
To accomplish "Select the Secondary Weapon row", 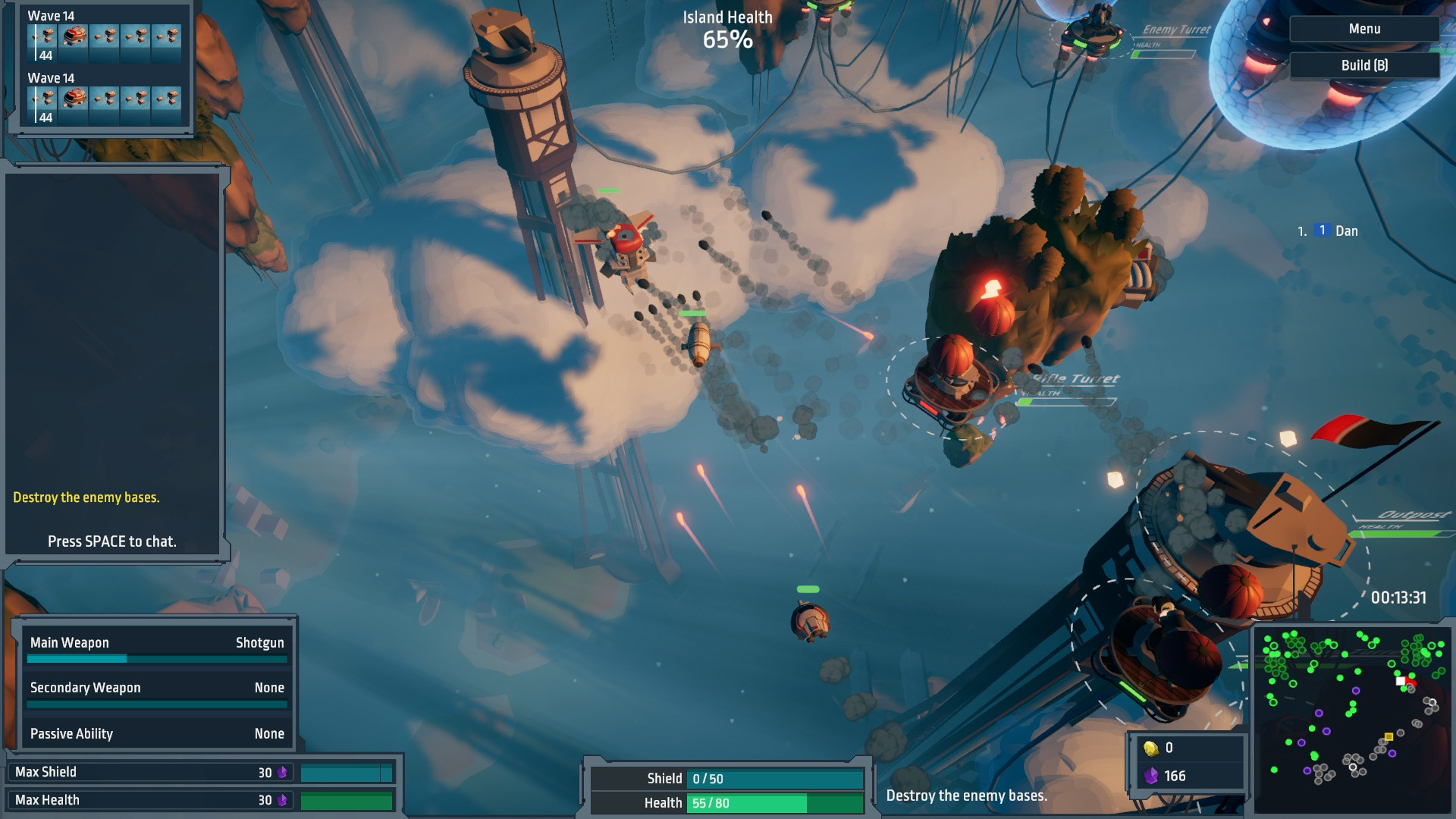I will click(157, 688).
